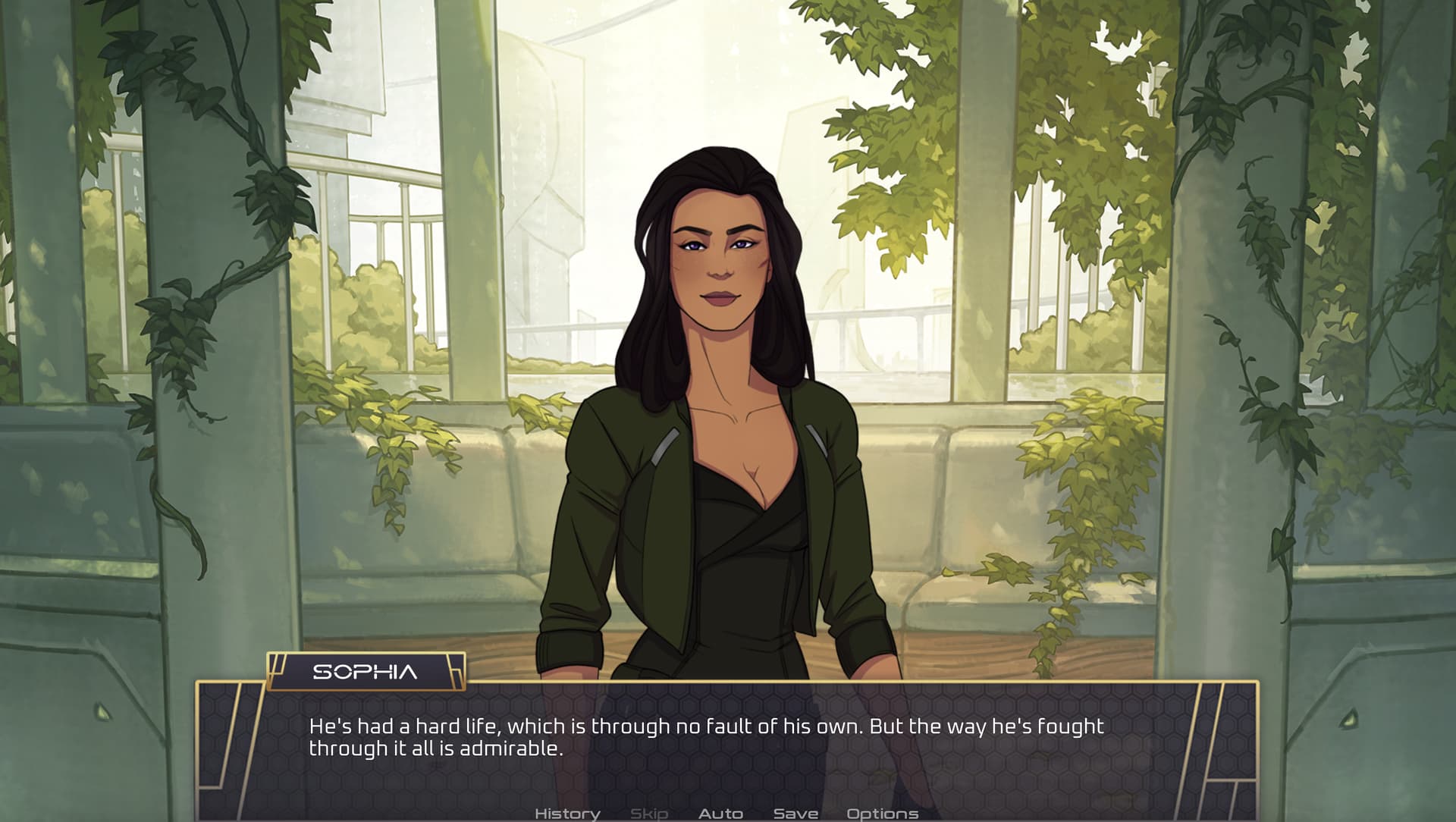Open the Options menu

coord(882,814)
